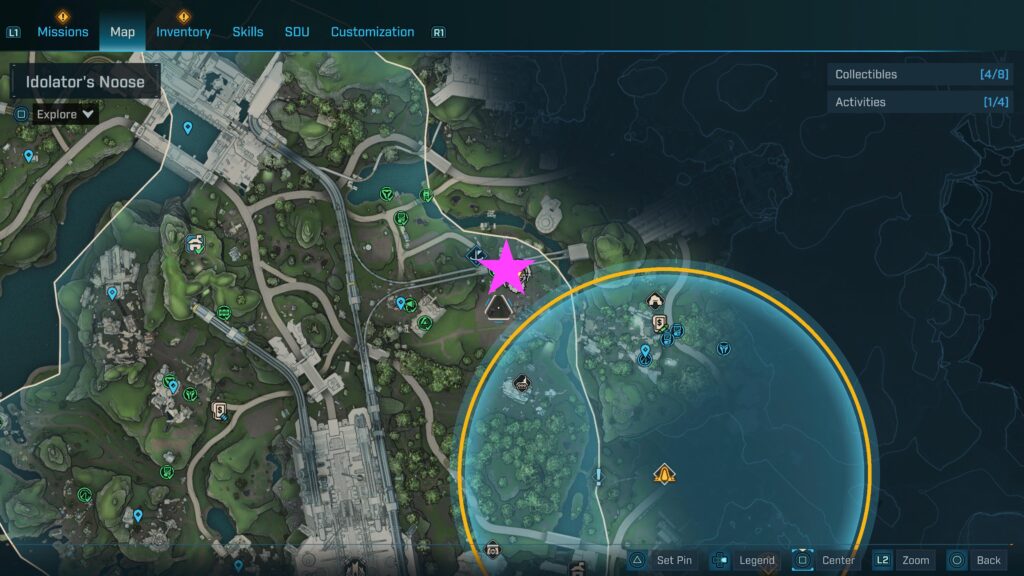The height and width of the screenshot is (576, 1024).
Task: Select the Map tab
Action: (x=122, y=32)
